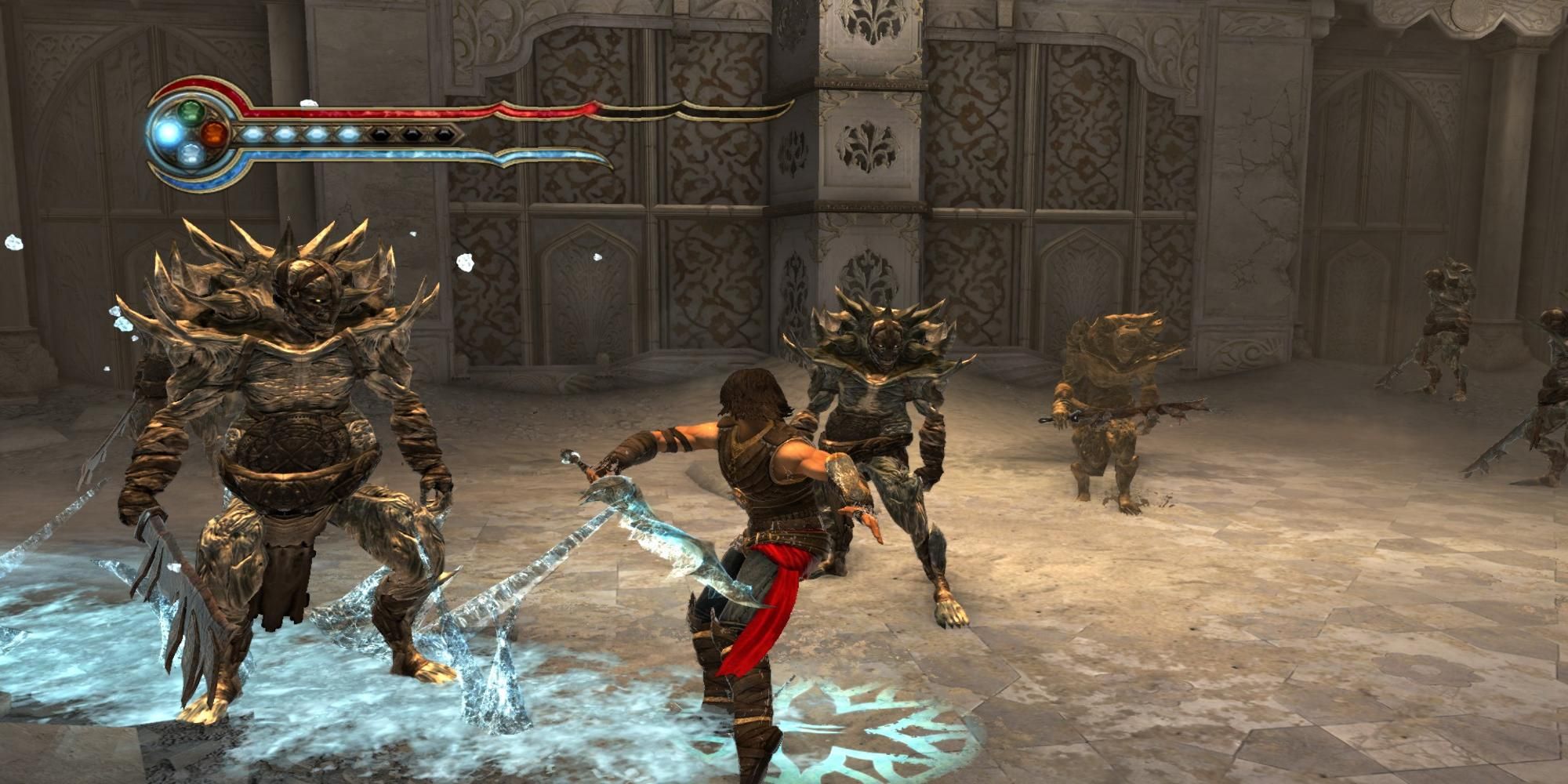Image resolution: width=1568 pixels, height=784 pixels.
Task: Click the first lit energy pip
Action: [x=253, y=133]
